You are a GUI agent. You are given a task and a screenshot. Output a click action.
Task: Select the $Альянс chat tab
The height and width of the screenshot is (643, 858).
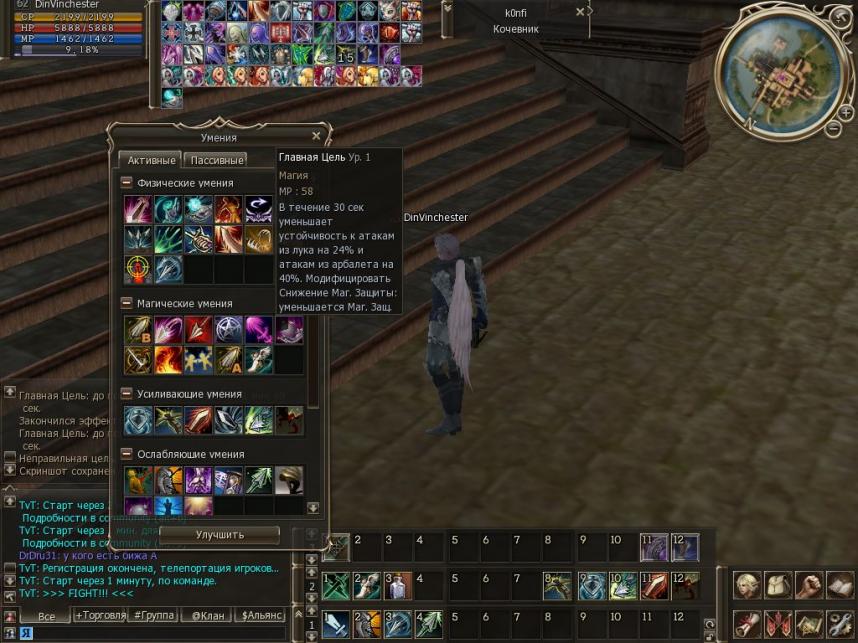pos(261,616)
